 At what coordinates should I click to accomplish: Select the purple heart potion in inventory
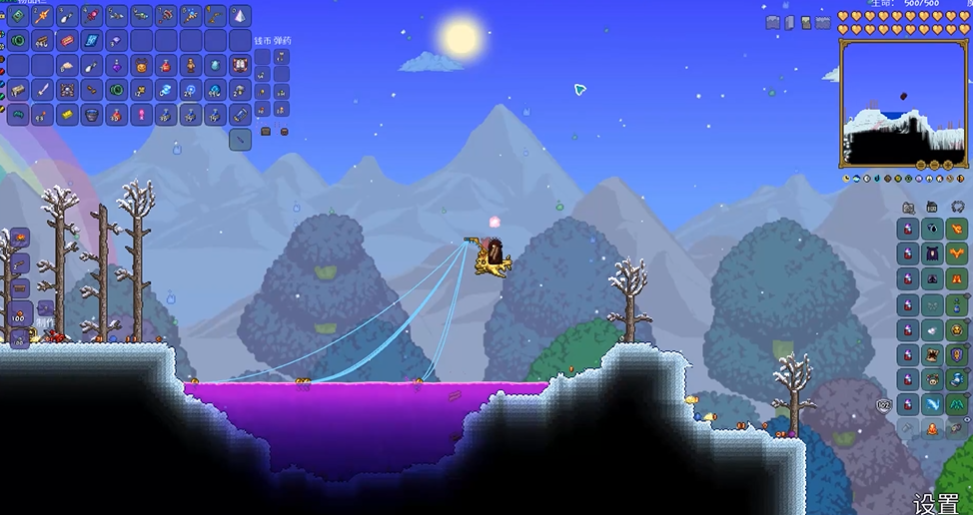pos(117,66)
